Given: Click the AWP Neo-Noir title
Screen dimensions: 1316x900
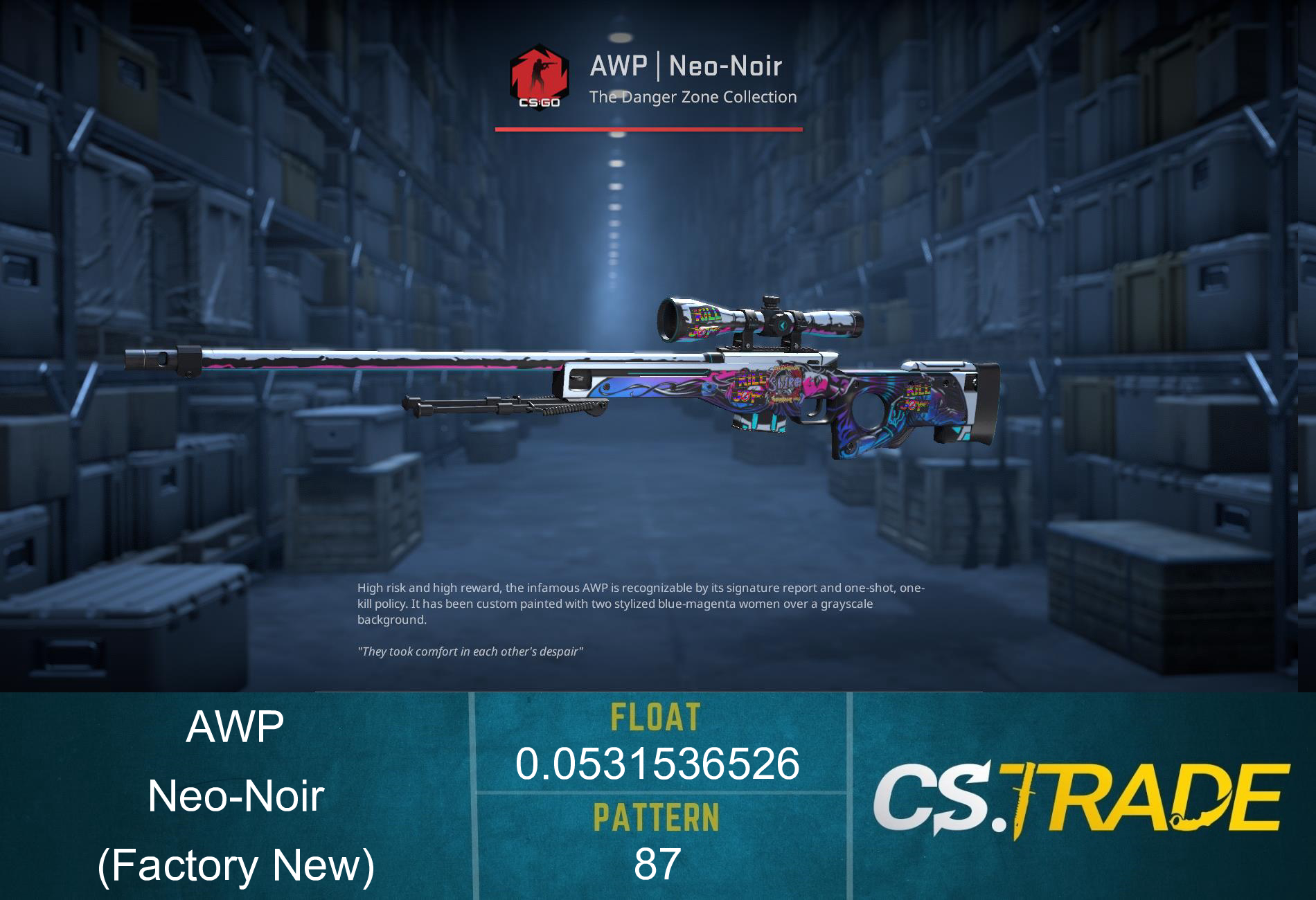Looking at the screenshot, I should tap(686, 67).
